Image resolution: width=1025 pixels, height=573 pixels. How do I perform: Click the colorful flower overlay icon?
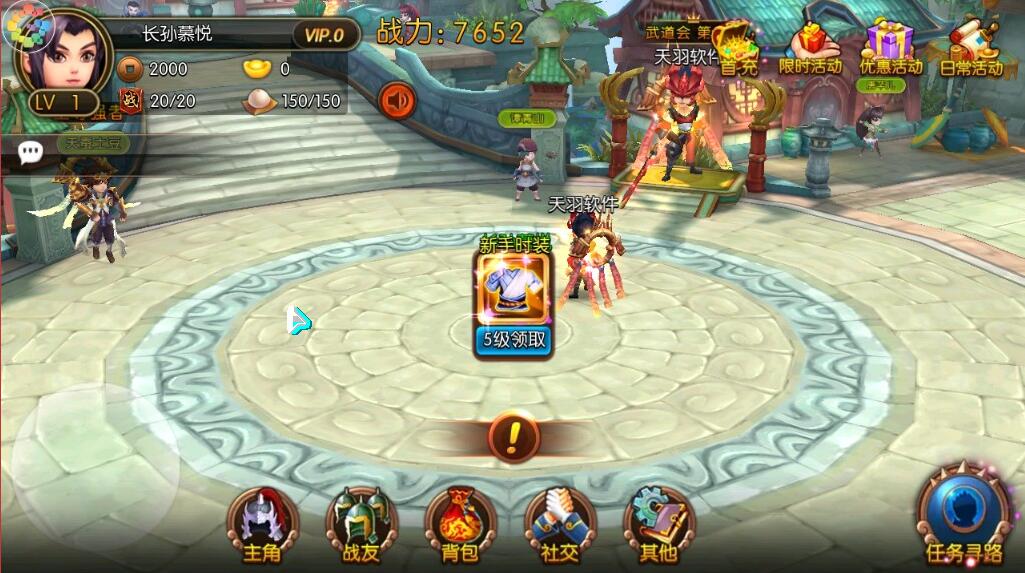pos(19,27)
